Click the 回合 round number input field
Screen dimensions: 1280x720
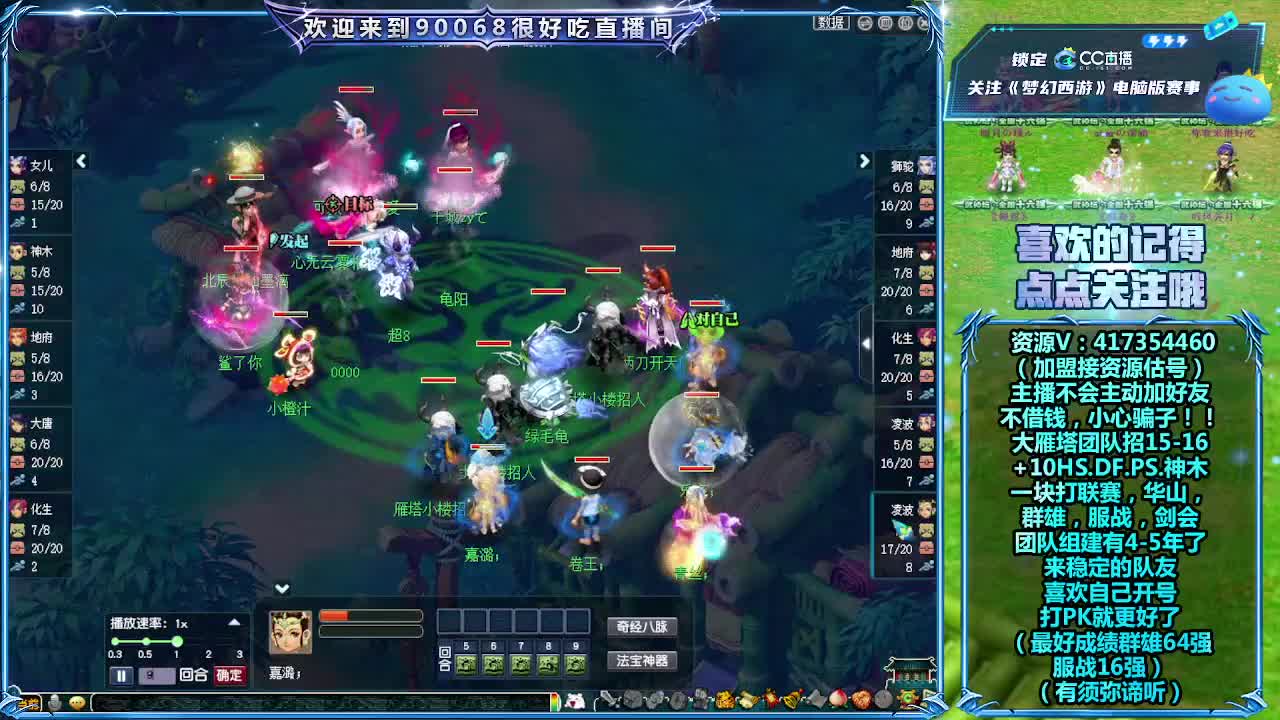coord(157,674)
